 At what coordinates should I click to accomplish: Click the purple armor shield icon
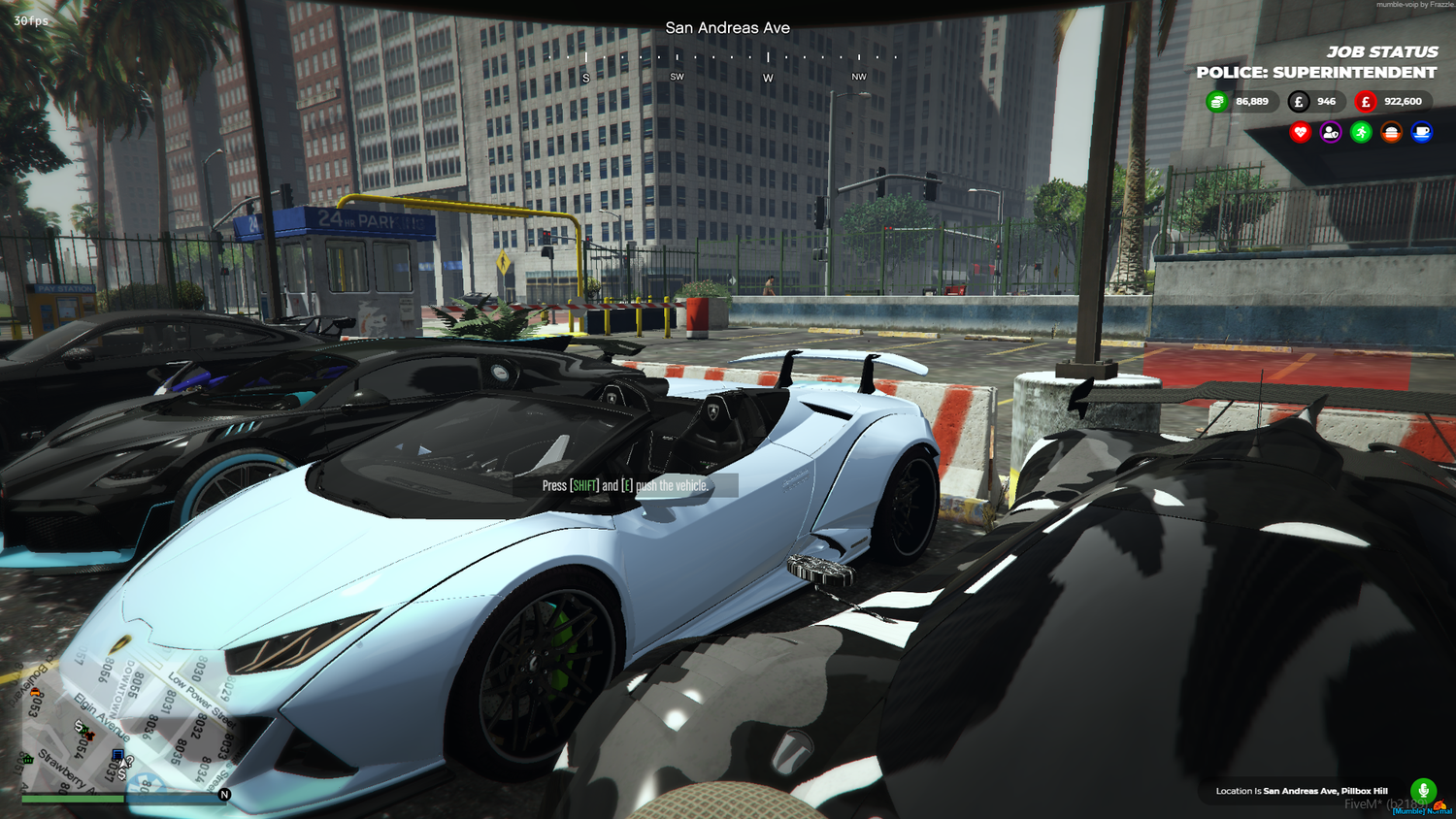[x=1331, y=132]
